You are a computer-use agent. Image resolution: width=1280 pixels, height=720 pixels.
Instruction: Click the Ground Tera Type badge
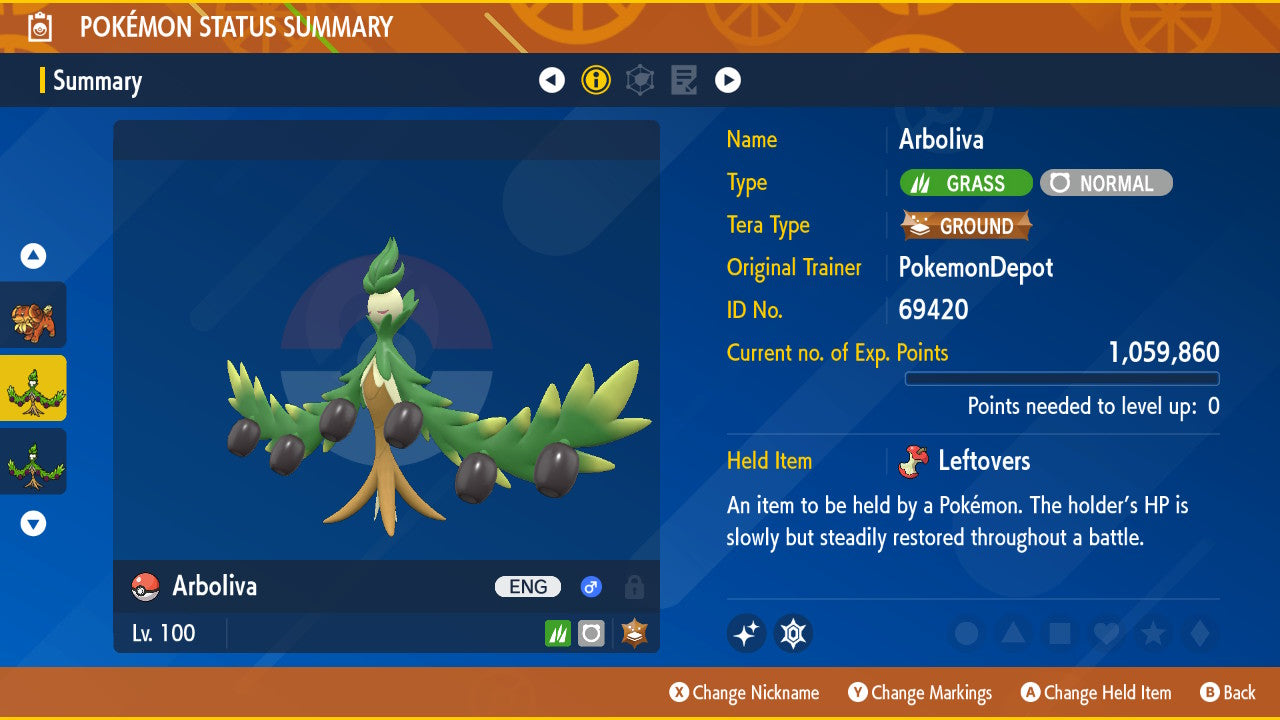coord(966,226)
